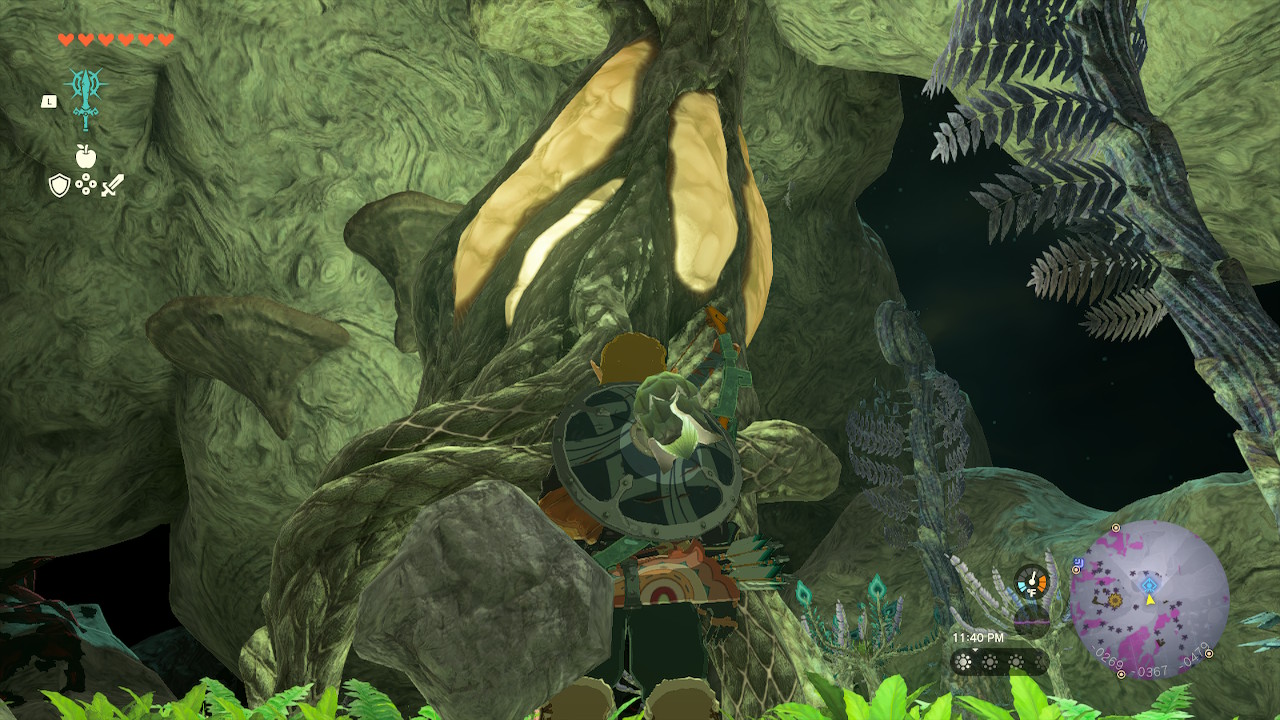1280x720 pixels.
Task: Select the golden flower marker on the minimap
Action: (x=1115, y=600)
